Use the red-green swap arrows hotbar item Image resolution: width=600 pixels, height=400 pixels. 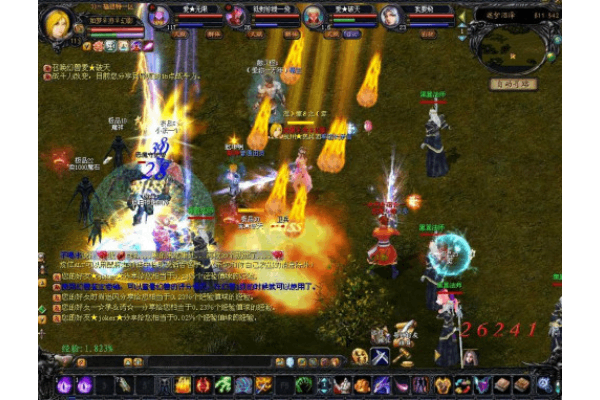(461, 385)
